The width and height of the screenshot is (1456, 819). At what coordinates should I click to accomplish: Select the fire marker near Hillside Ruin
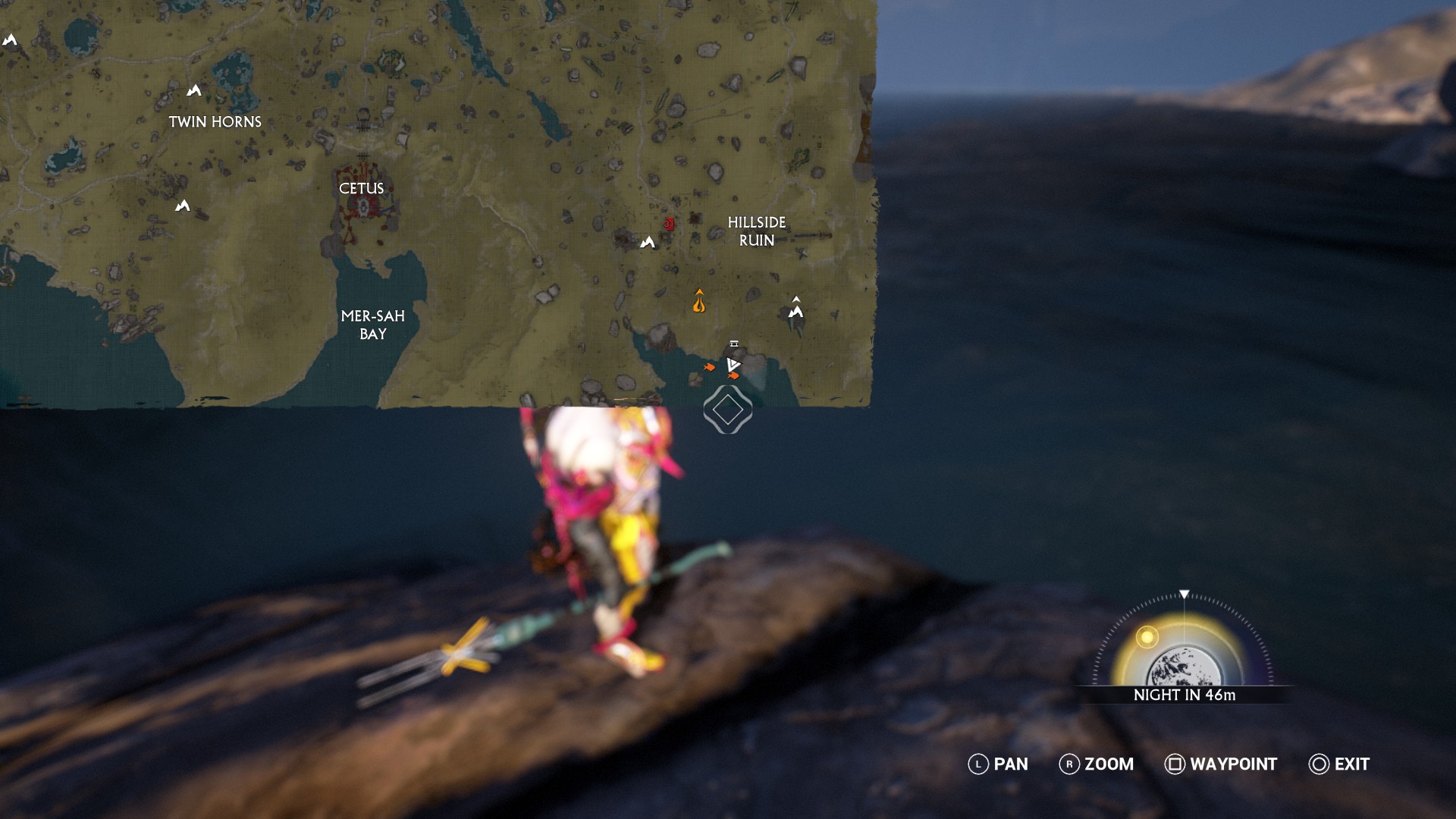[699, 302]
